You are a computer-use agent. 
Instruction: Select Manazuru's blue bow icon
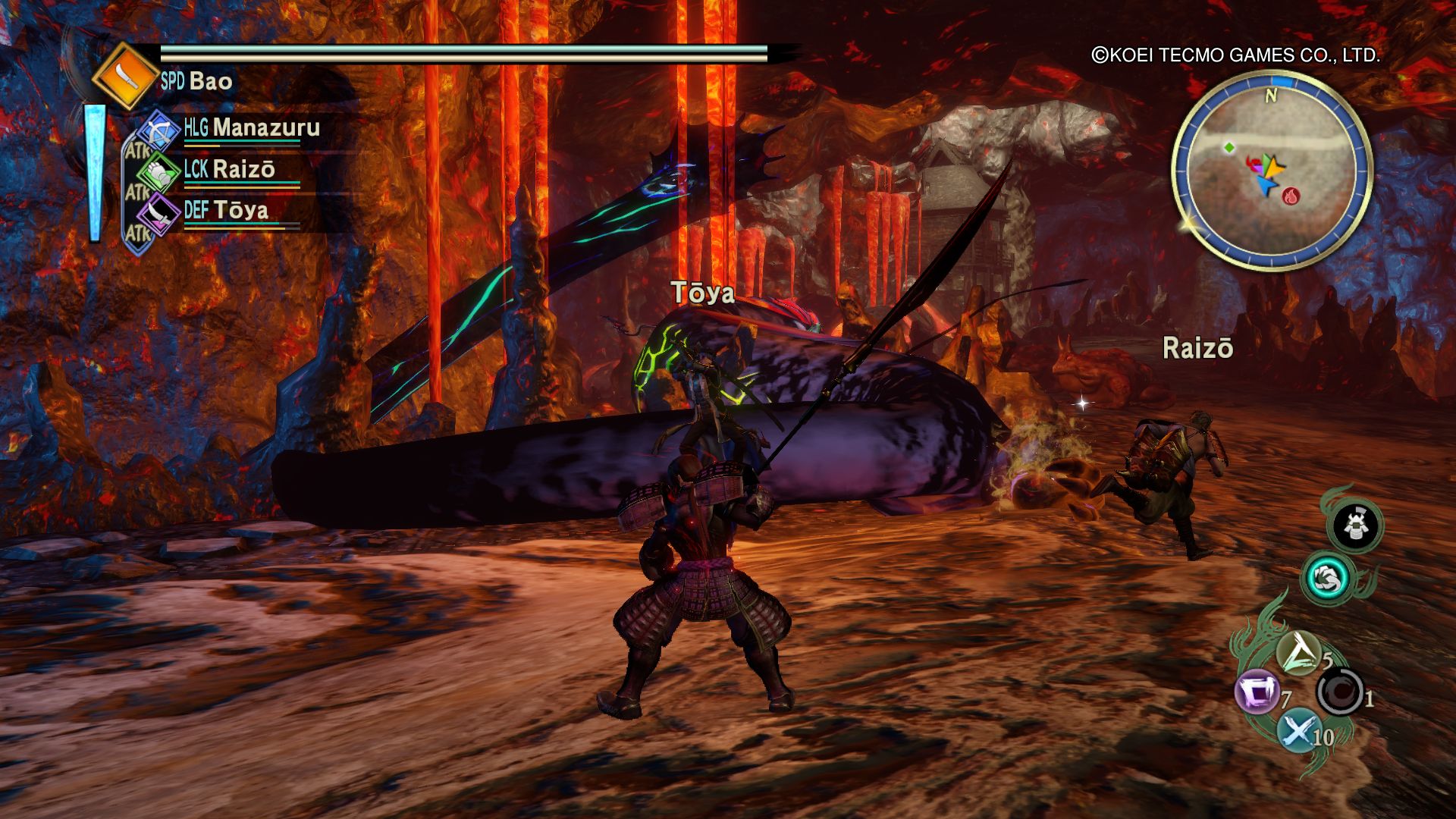[x=158, y=129]
